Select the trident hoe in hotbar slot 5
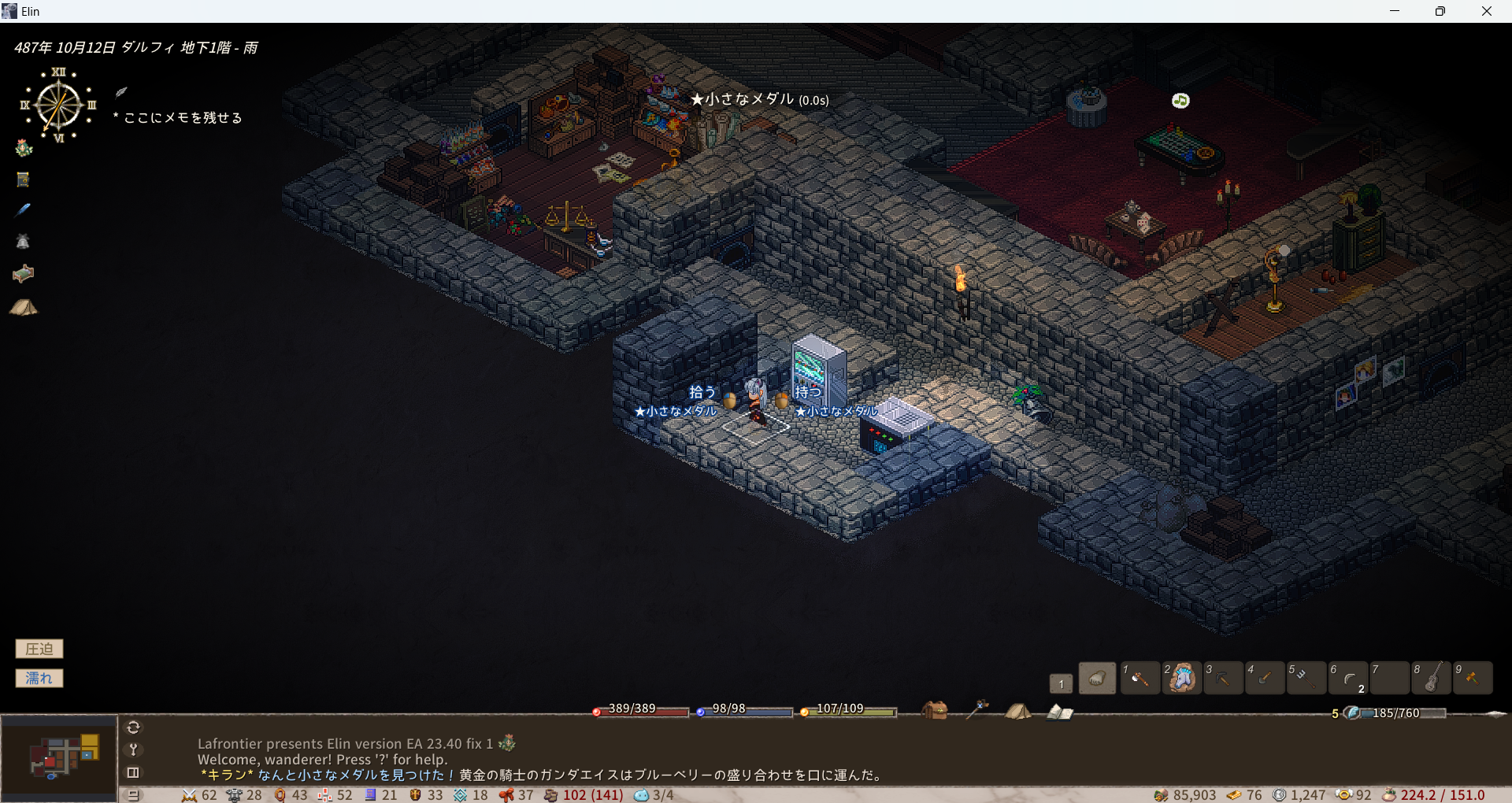 coord(1306,678)
